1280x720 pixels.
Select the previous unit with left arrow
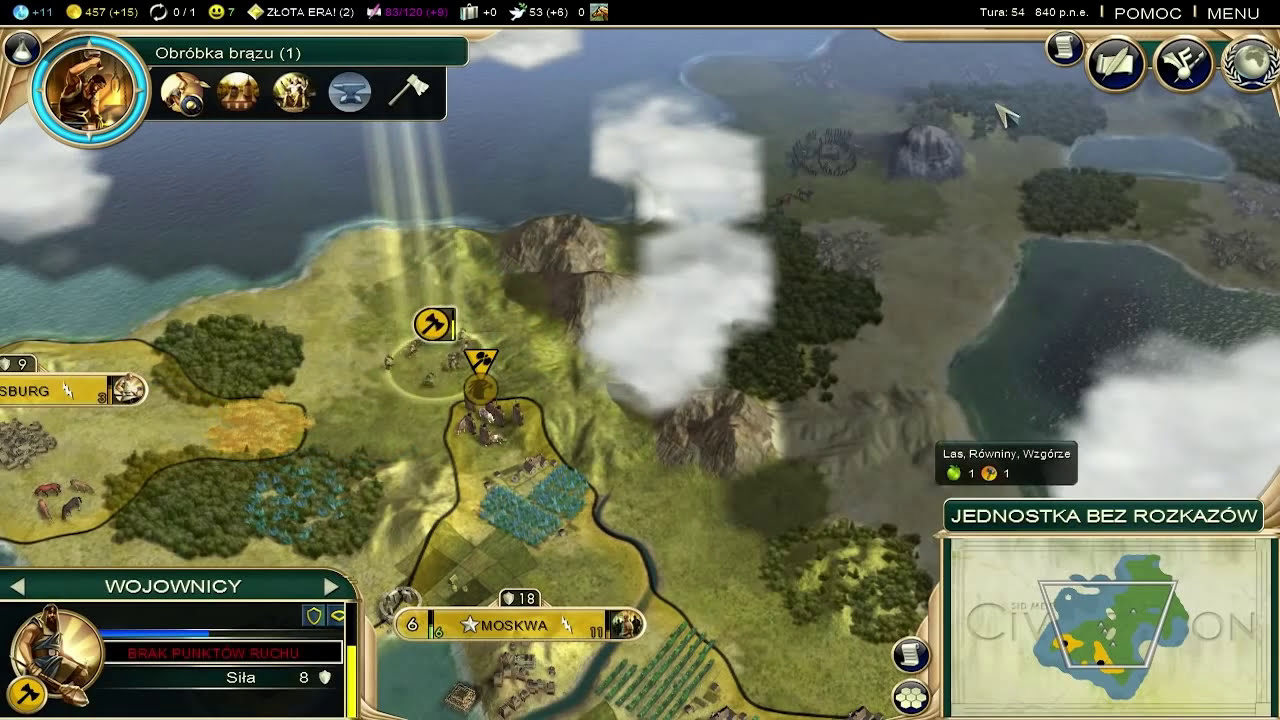click(17, 586)
